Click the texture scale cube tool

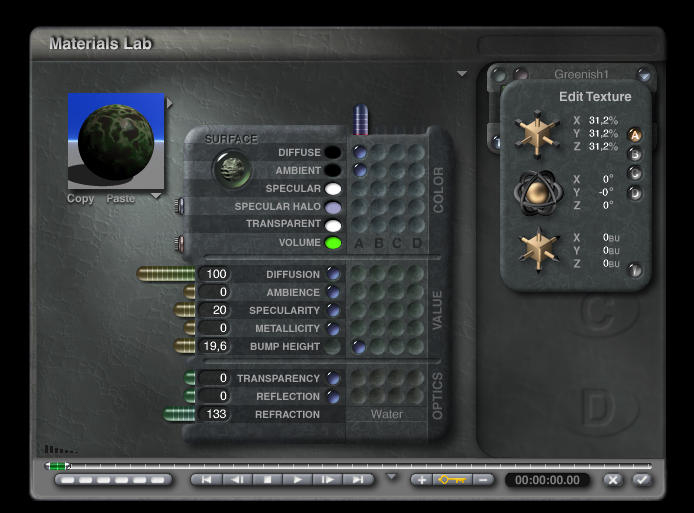[537, 133]
